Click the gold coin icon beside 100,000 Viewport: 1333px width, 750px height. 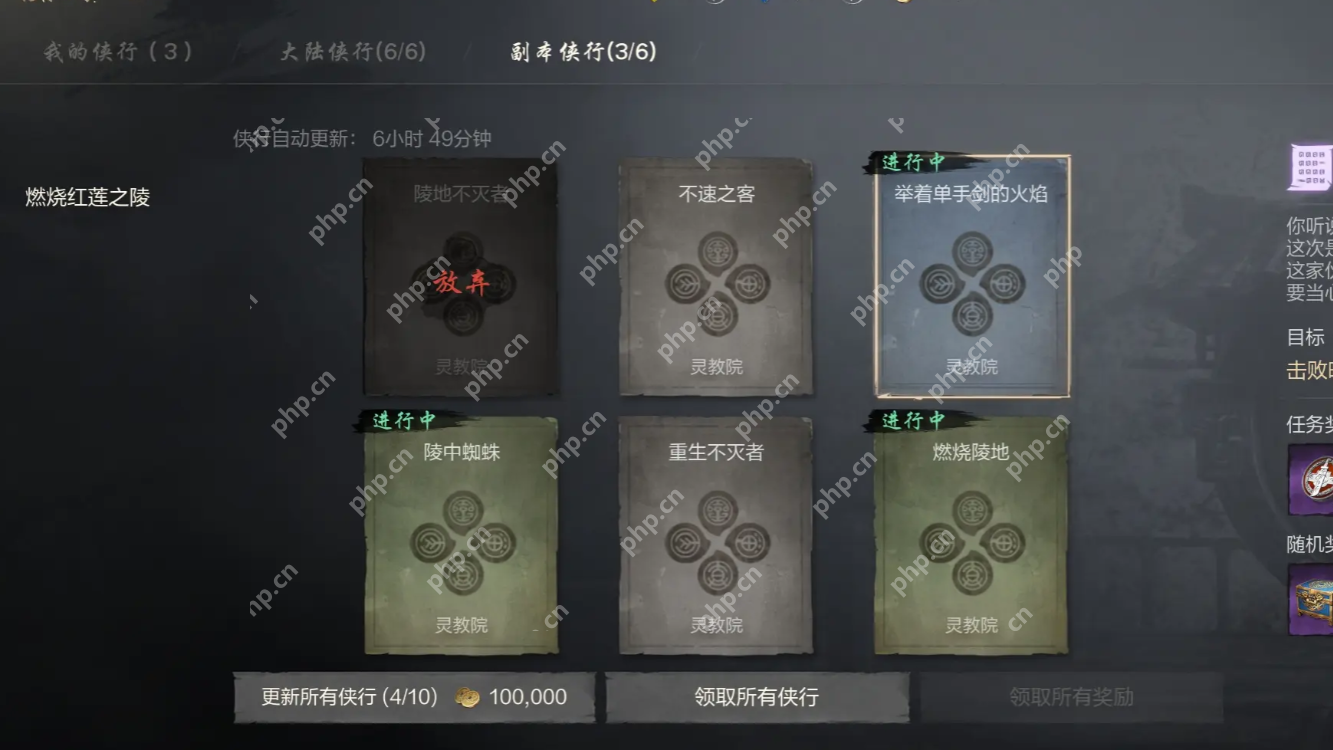point(466,697)
